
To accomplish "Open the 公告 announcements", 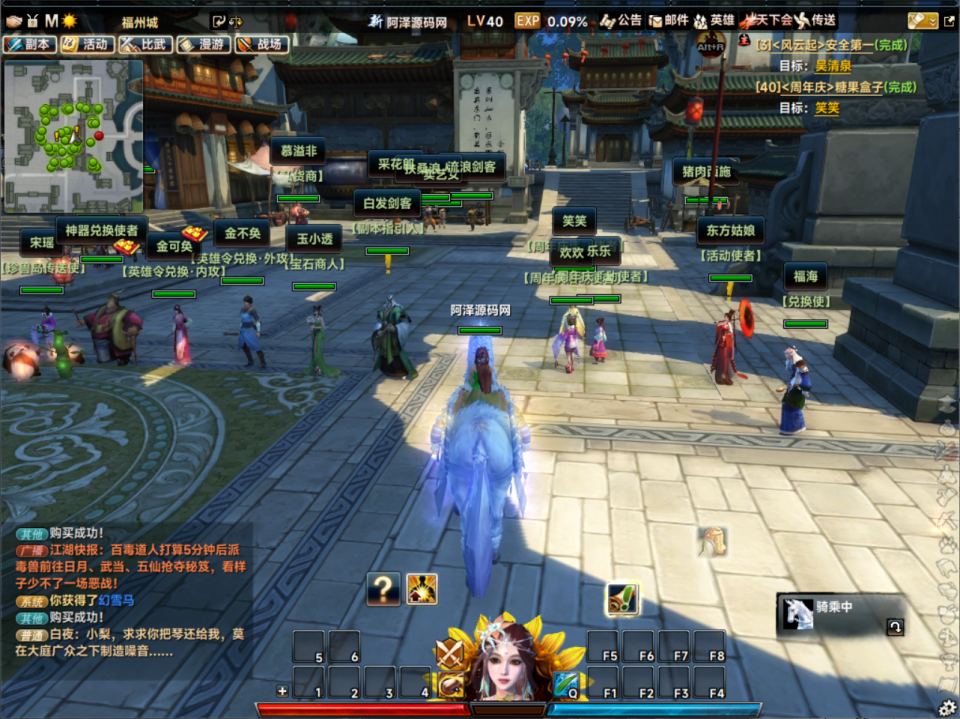I will click(620, 20).
